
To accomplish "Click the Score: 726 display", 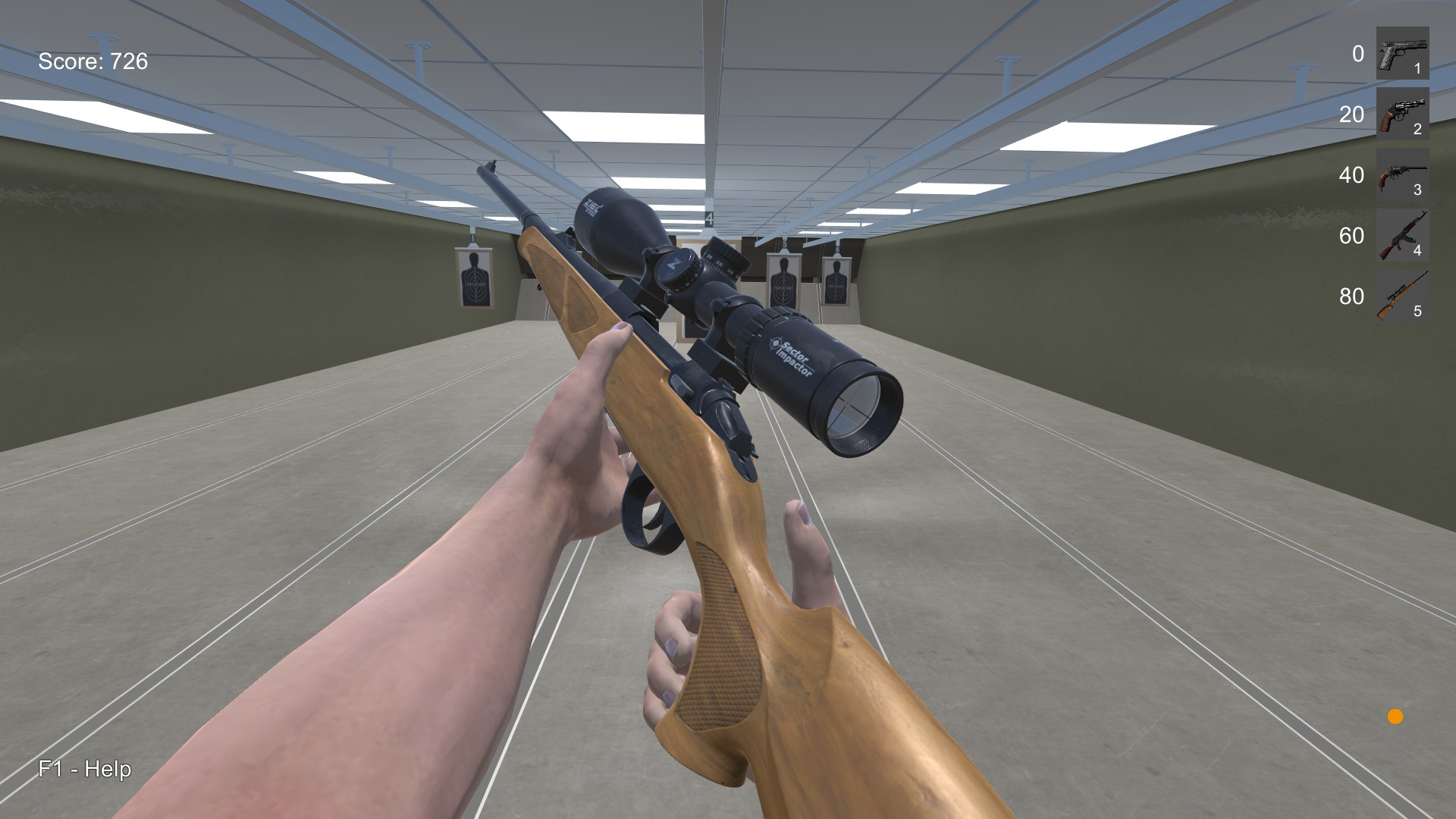I will point(94,61).
